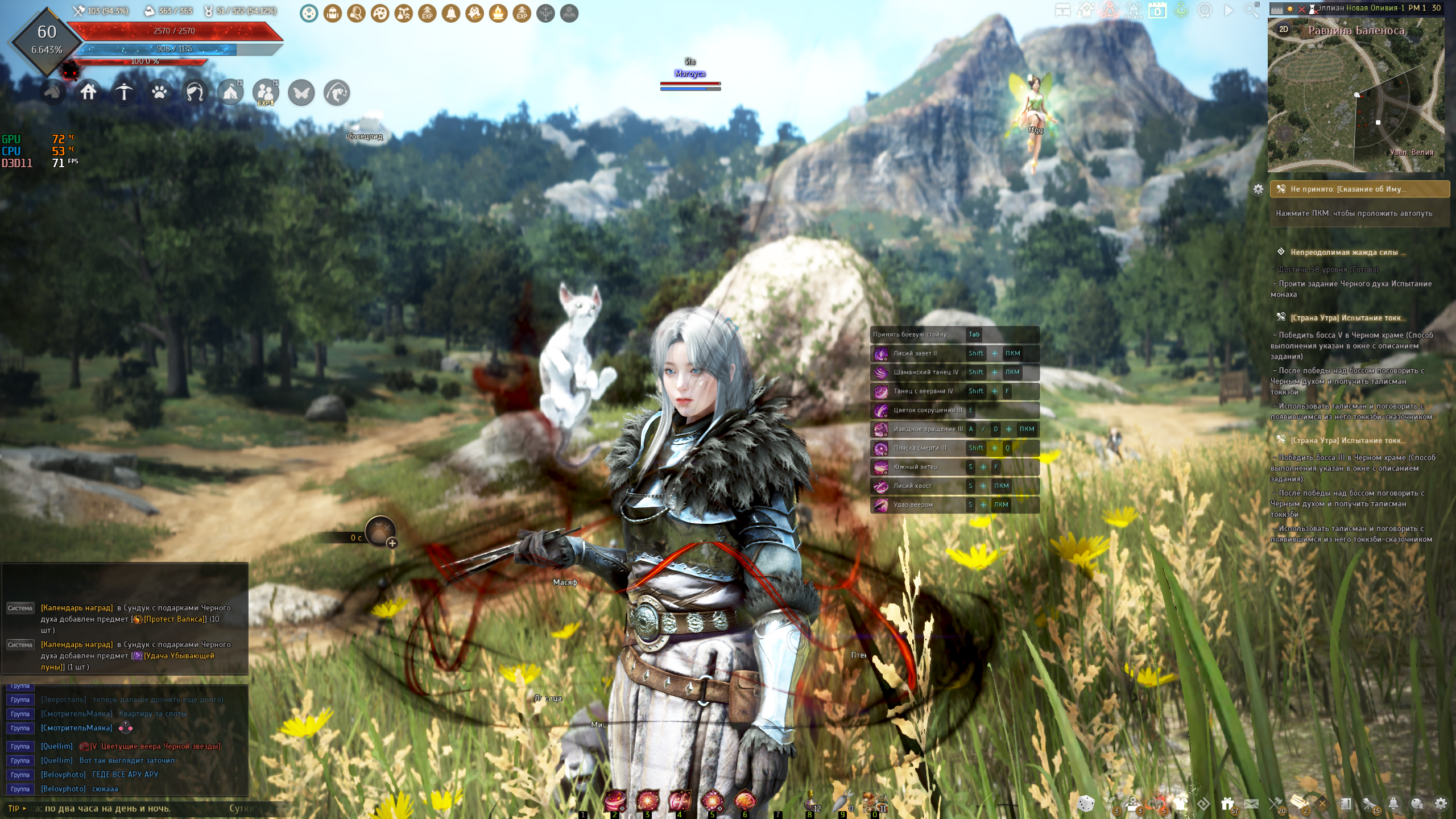Screen dimensions: 1456x819
Task: Toggle the minimap 2D mode button
Action: [1284, 30]
